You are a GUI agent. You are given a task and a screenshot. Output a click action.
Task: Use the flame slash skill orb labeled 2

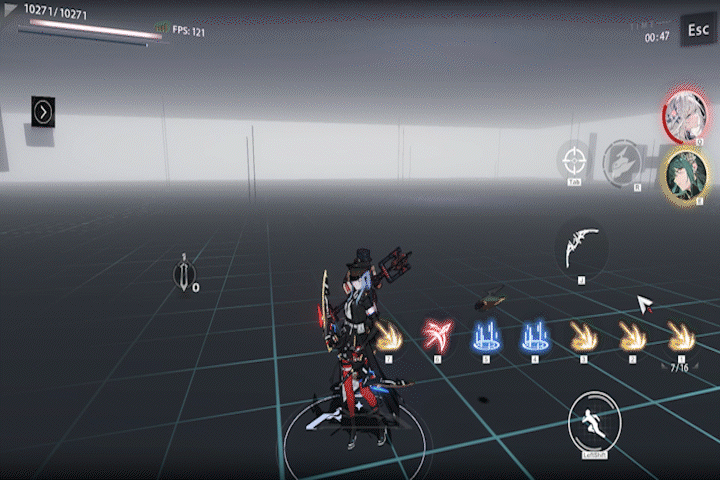tap(632, 335)
